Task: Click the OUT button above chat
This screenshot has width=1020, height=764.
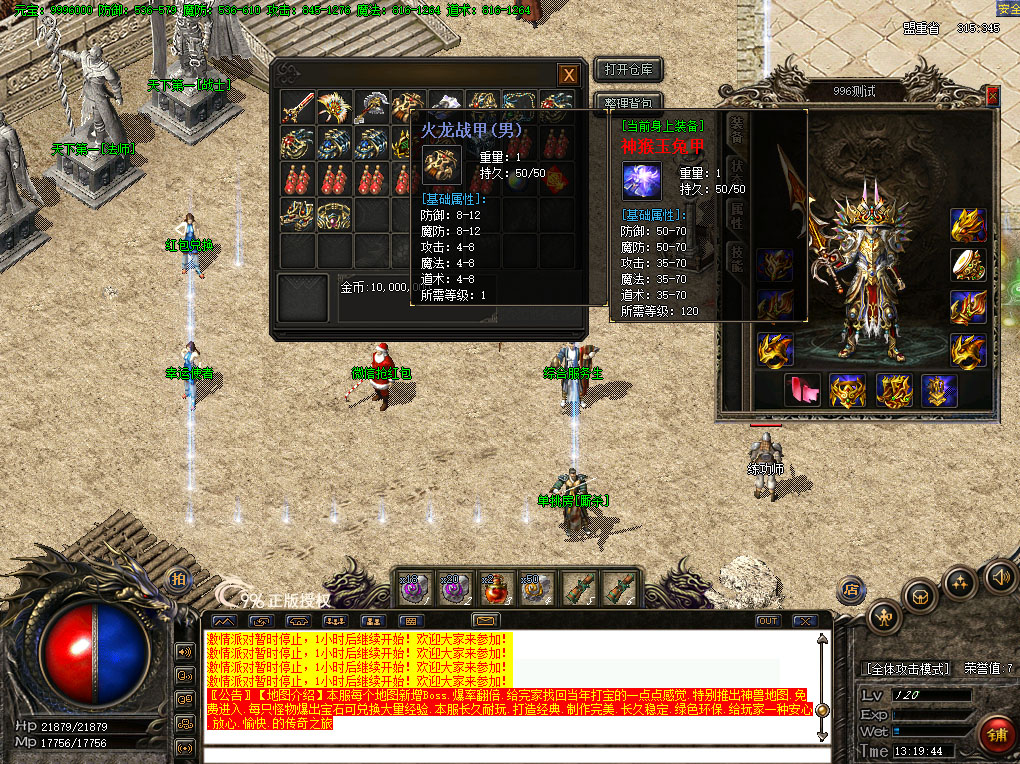Action: click(767, 621)
